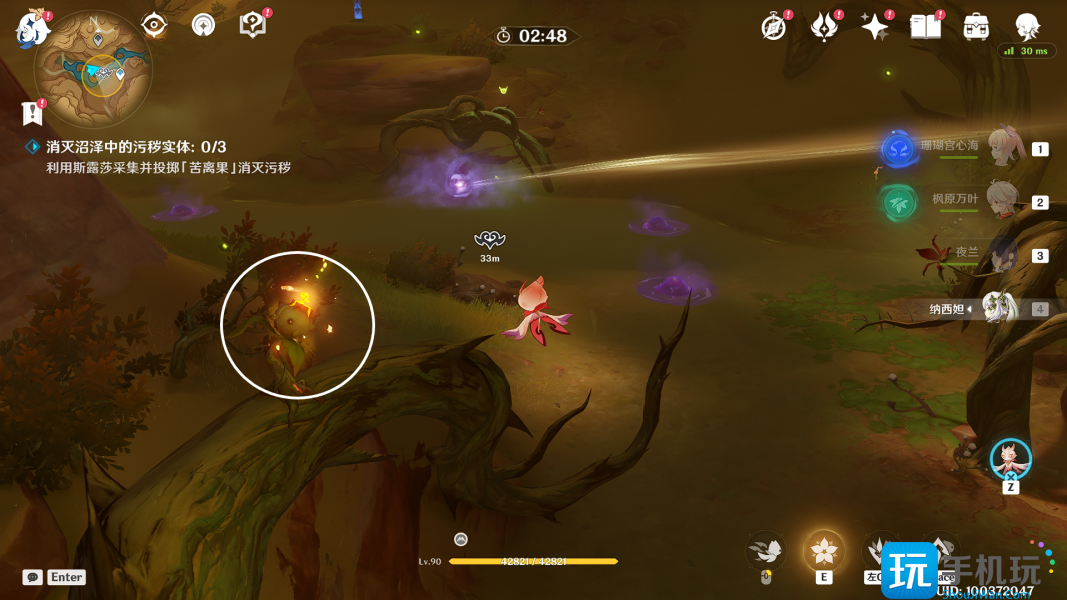Click the round arch icon above the minimap
The height and width of the screenshot is (600, 1067).
coord(203,25)
